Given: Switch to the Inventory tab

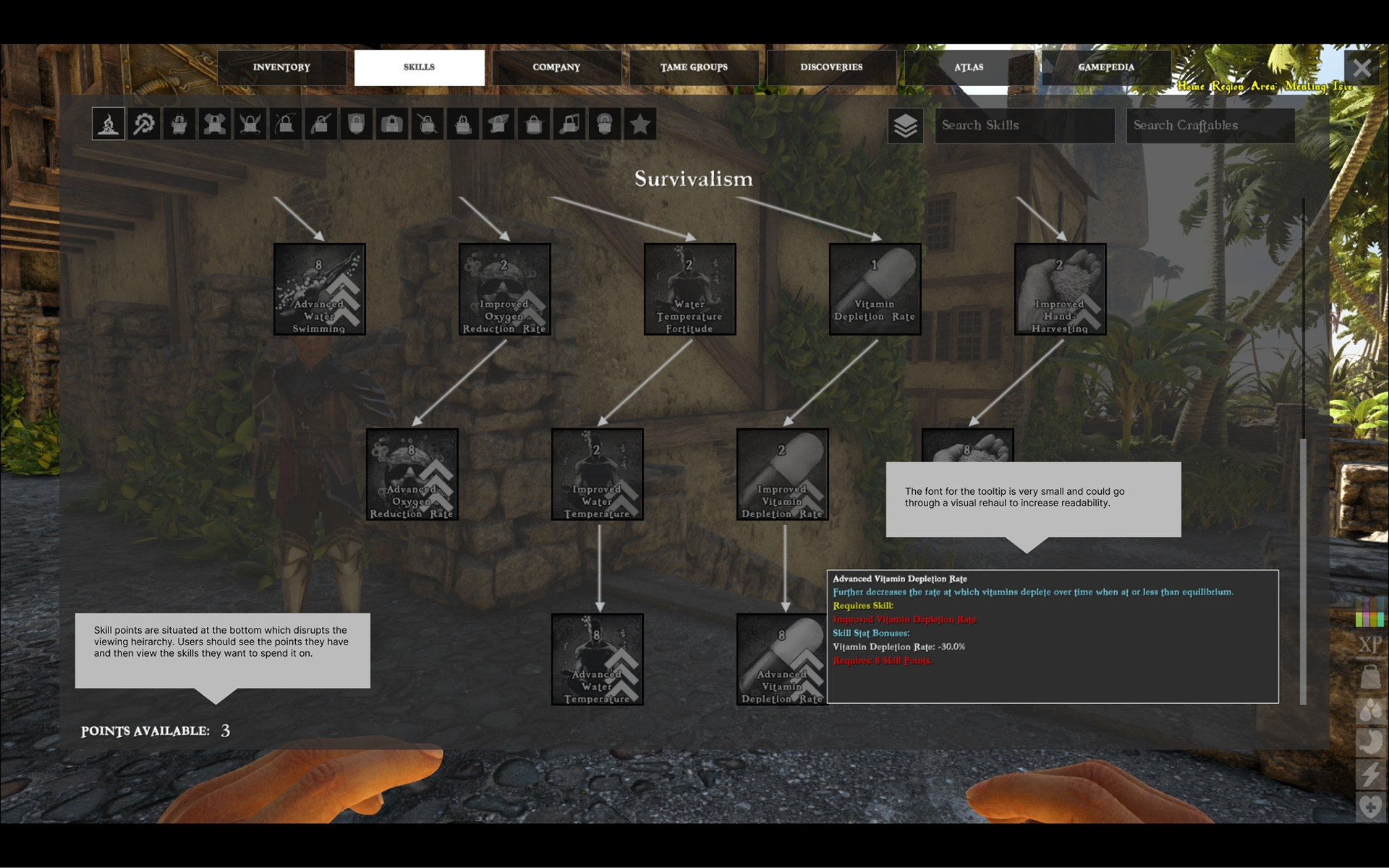Looking at the screenshot, I should click(x=281, y=67).
